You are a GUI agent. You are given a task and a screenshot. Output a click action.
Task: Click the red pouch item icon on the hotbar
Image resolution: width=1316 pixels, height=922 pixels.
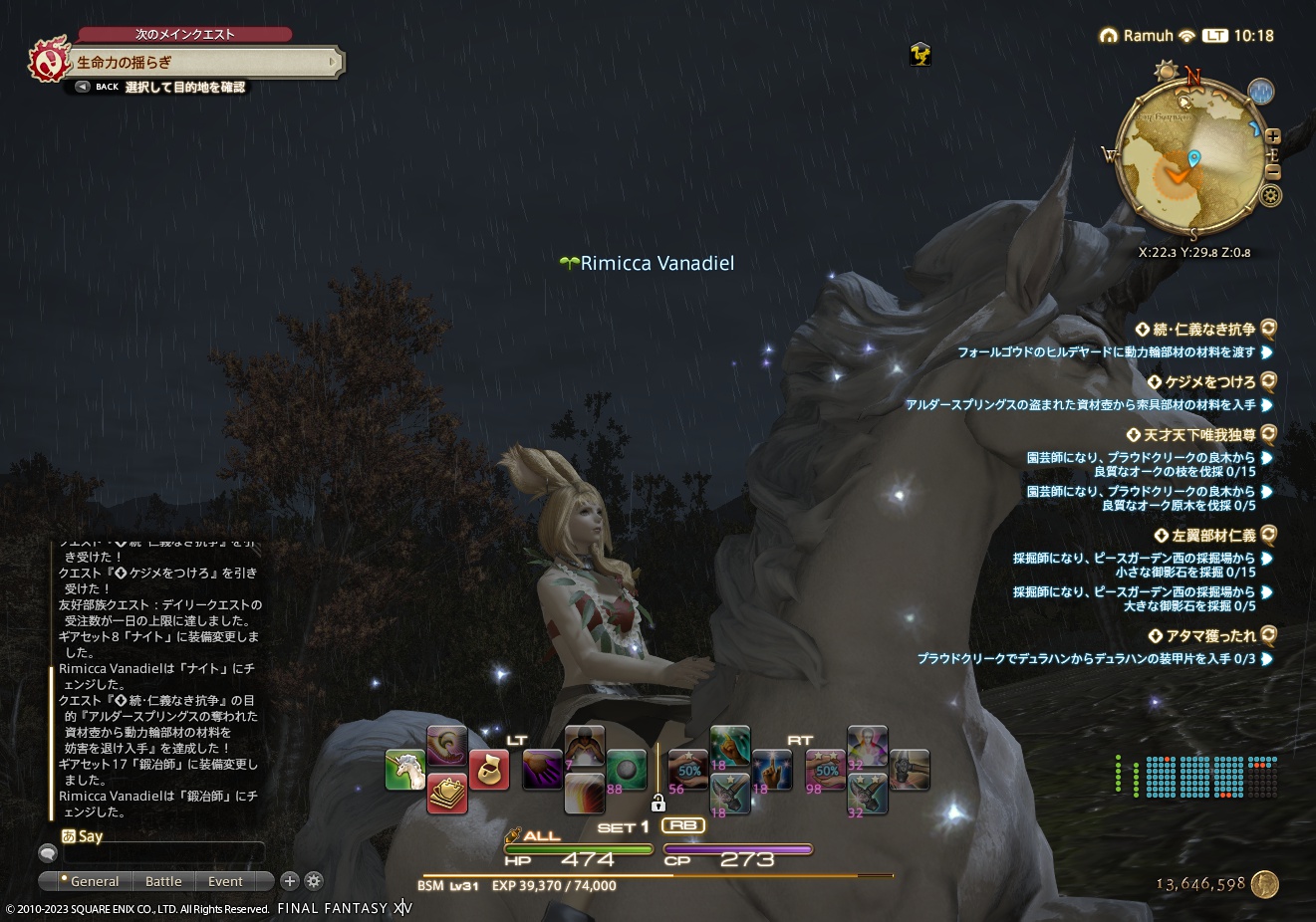488,769
